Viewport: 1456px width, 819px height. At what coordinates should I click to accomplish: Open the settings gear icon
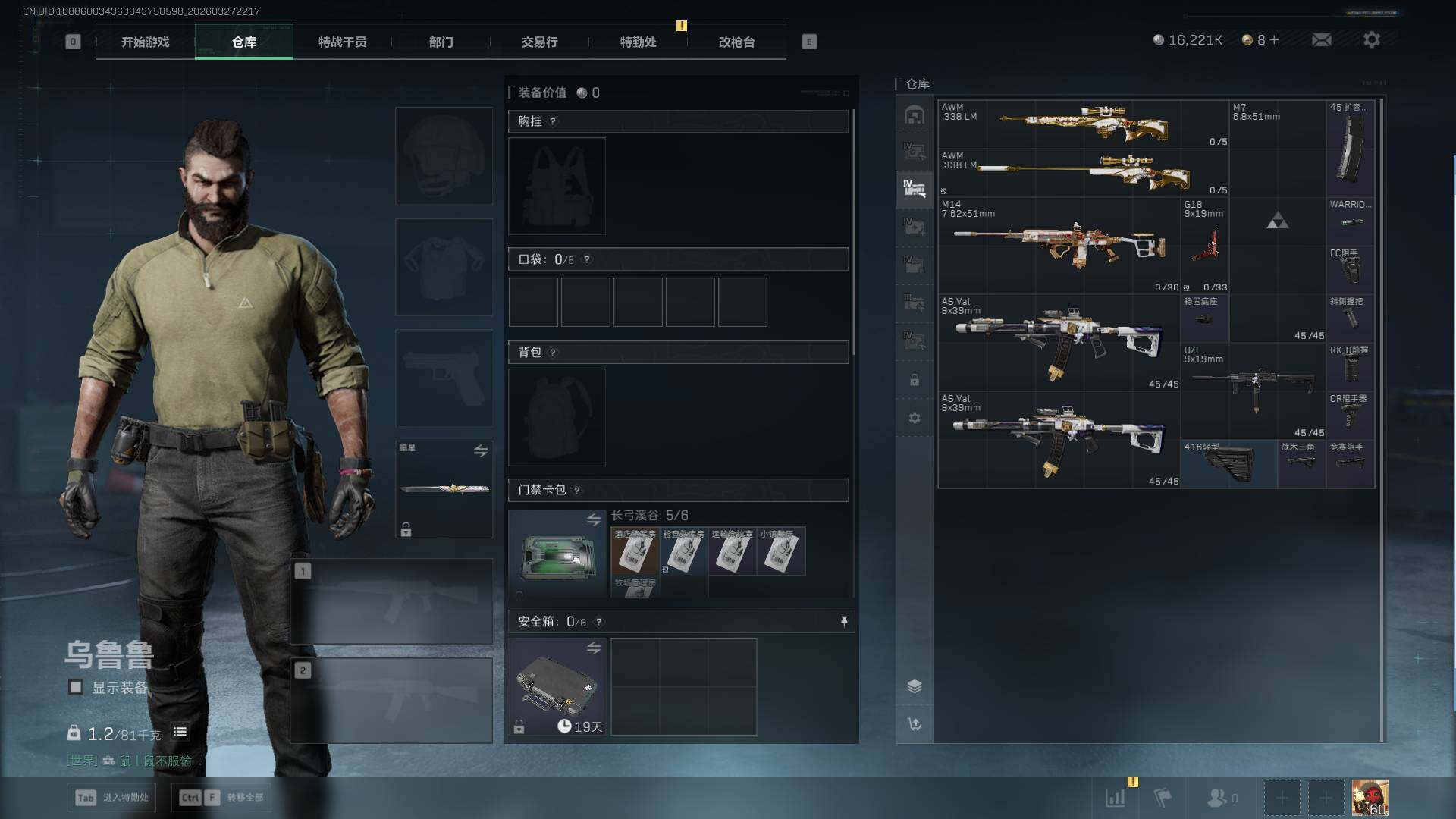point(1371,39)
